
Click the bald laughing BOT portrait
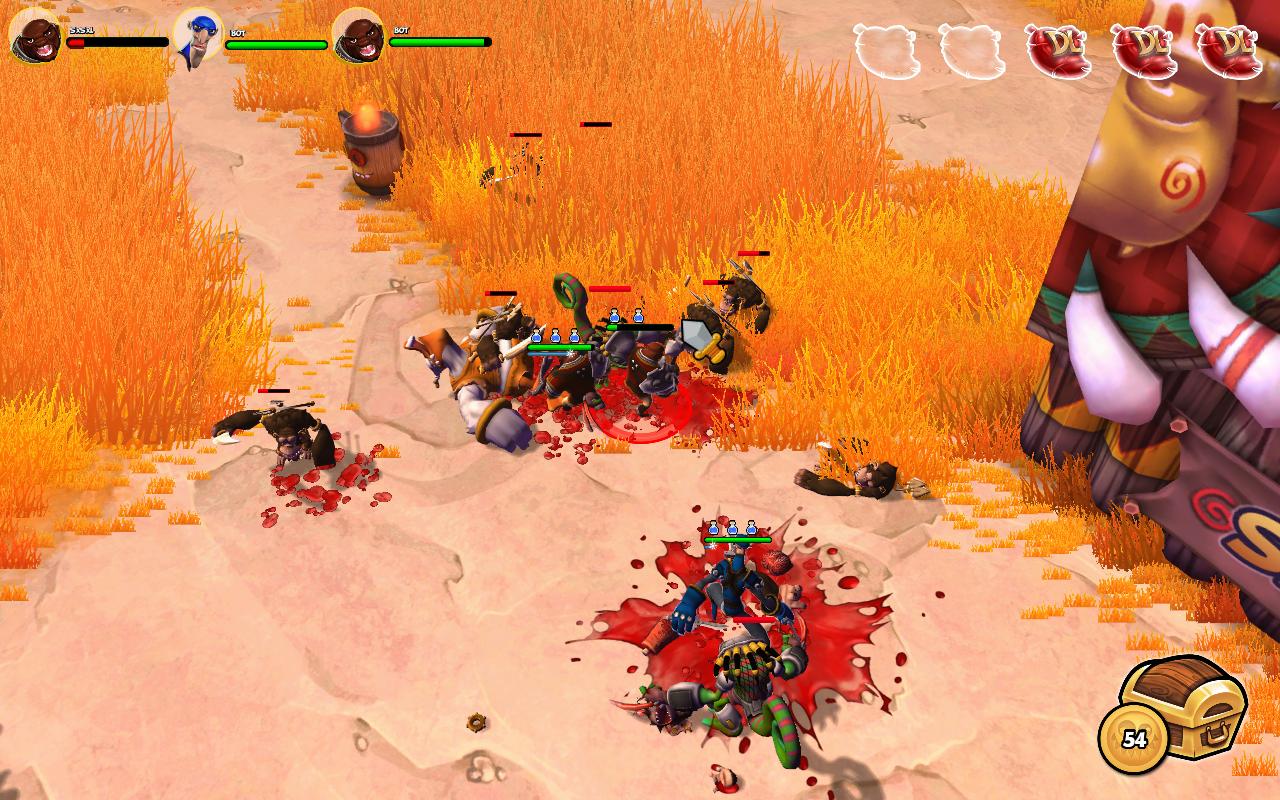click(x=358, y=36)
